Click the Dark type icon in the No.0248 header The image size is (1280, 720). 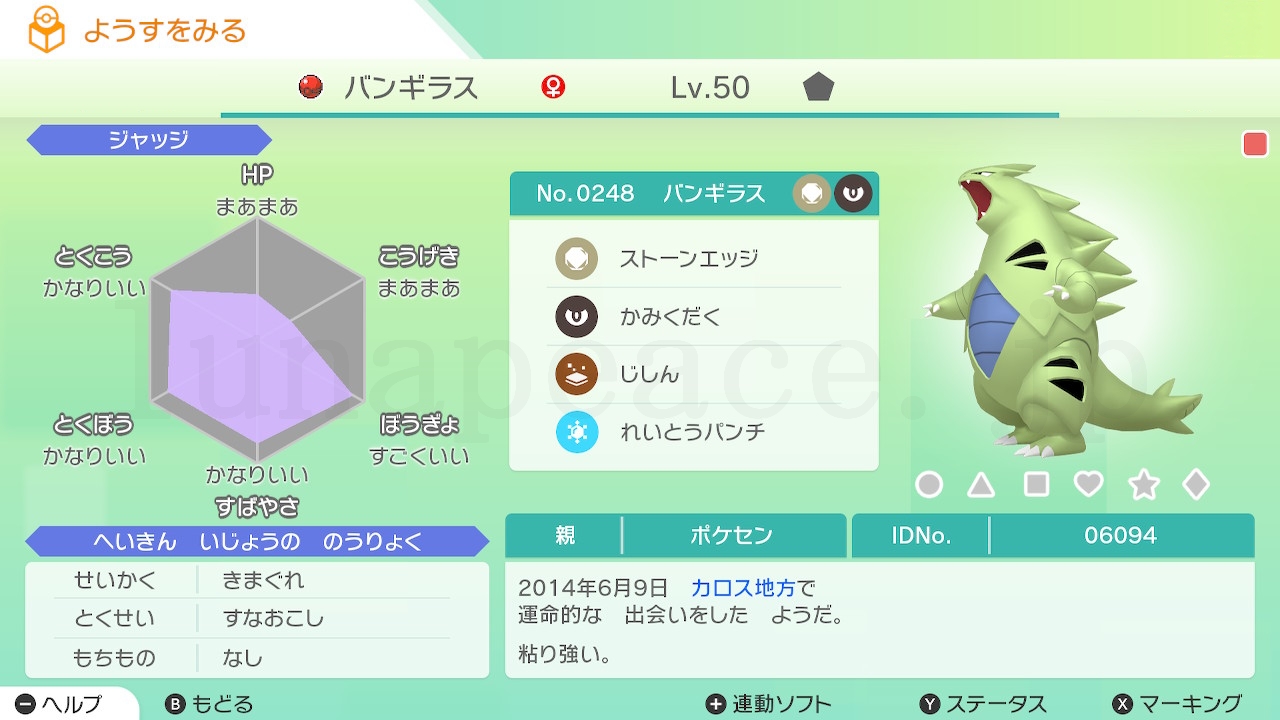coord(851,193)
